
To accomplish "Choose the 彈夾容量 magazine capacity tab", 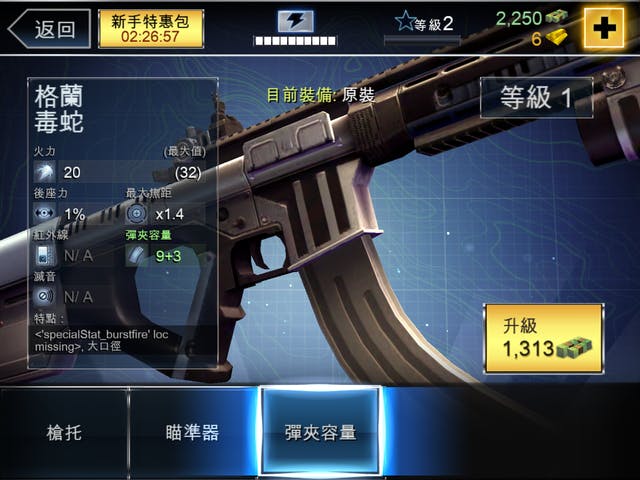I will coord(320,432).
